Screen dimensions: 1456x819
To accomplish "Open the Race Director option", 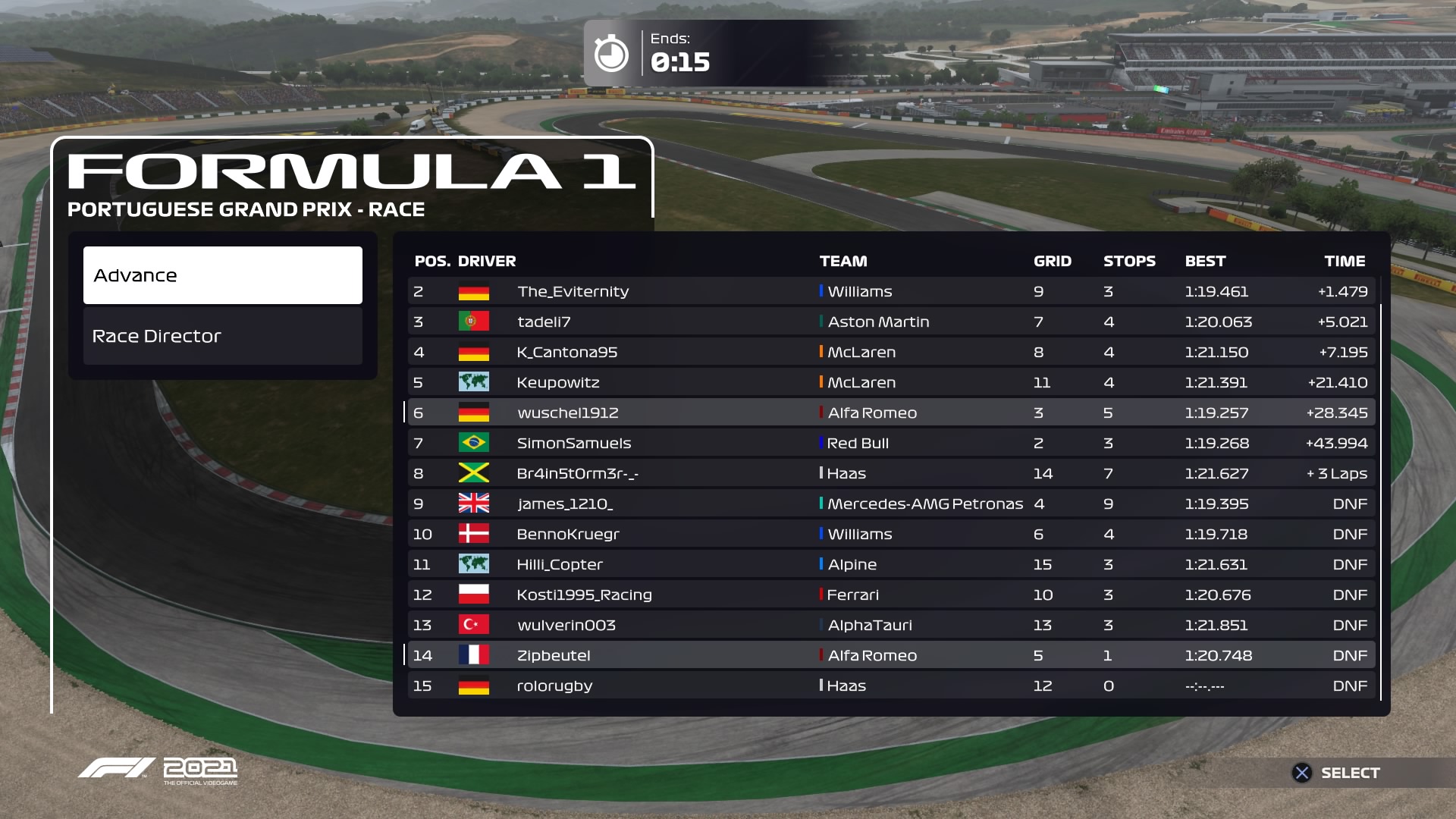I will click(x=222, y=336).
